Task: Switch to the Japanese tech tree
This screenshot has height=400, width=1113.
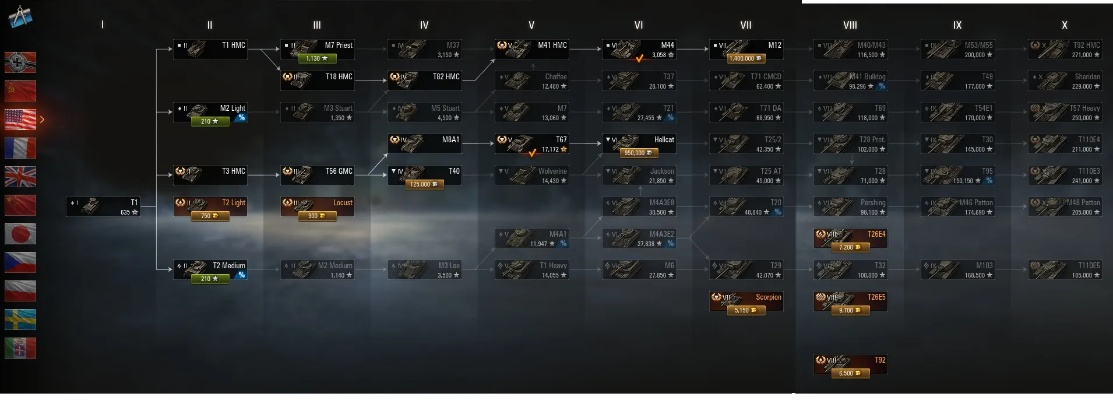Action: tap(20, 234)
